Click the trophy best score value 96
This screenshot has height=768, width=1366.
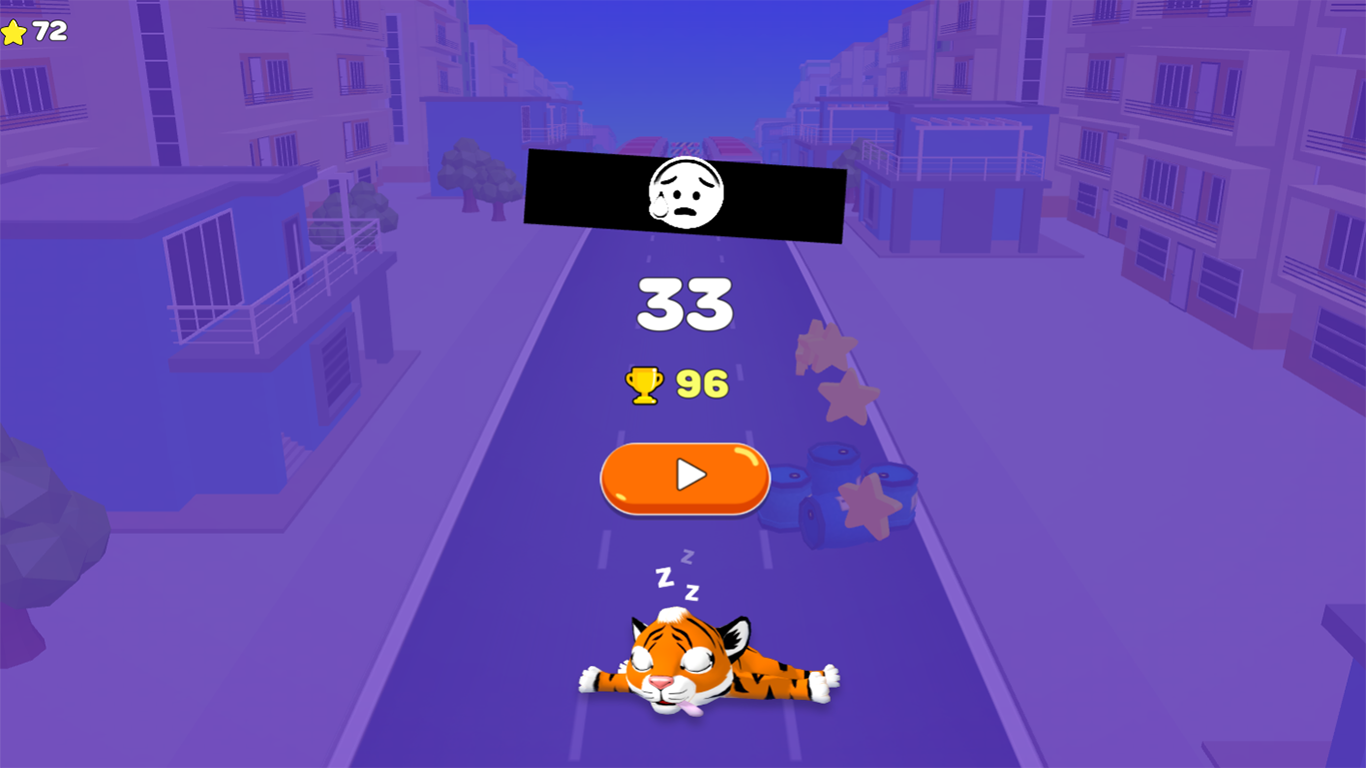click(701, 382)
